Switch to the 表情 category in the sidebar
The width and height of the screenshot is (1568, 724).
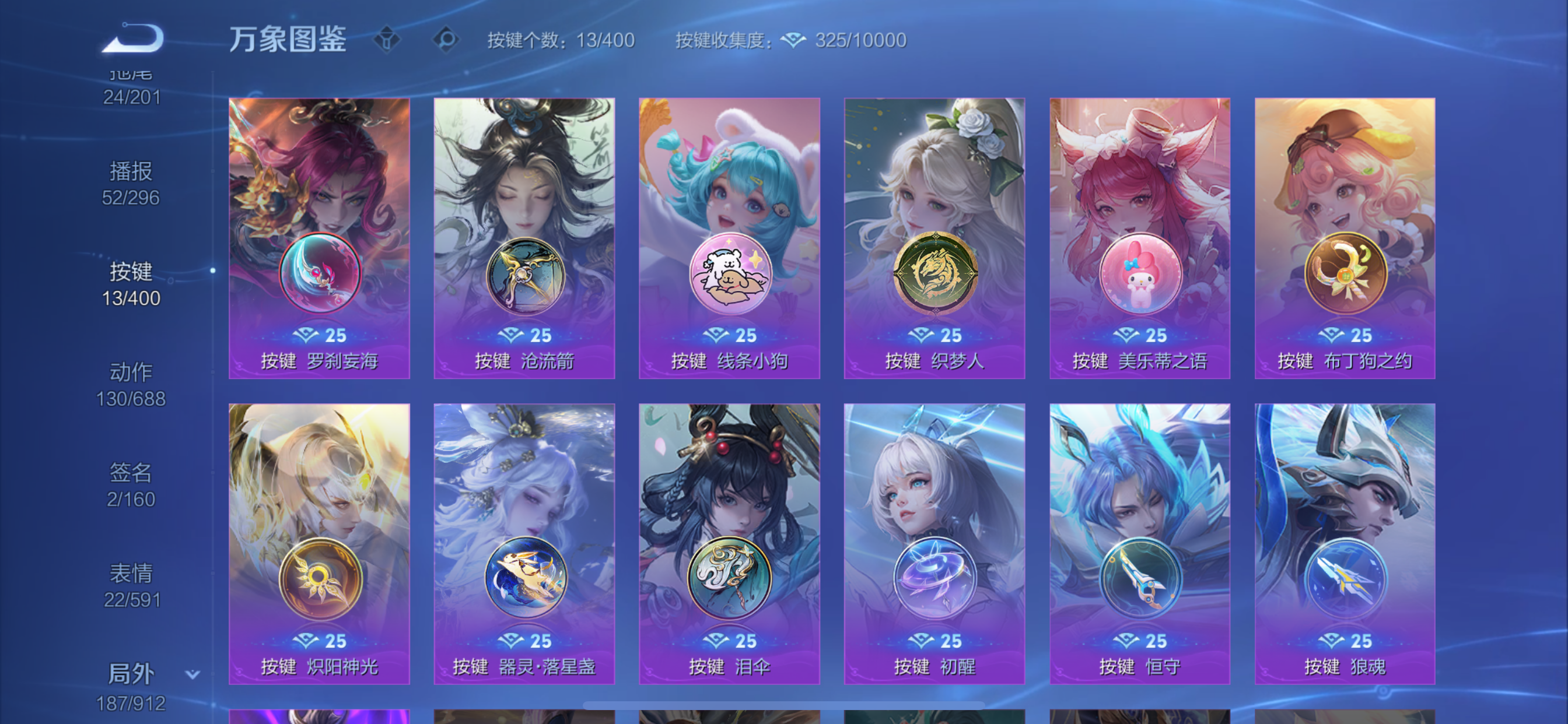click(x=130, y=572)
